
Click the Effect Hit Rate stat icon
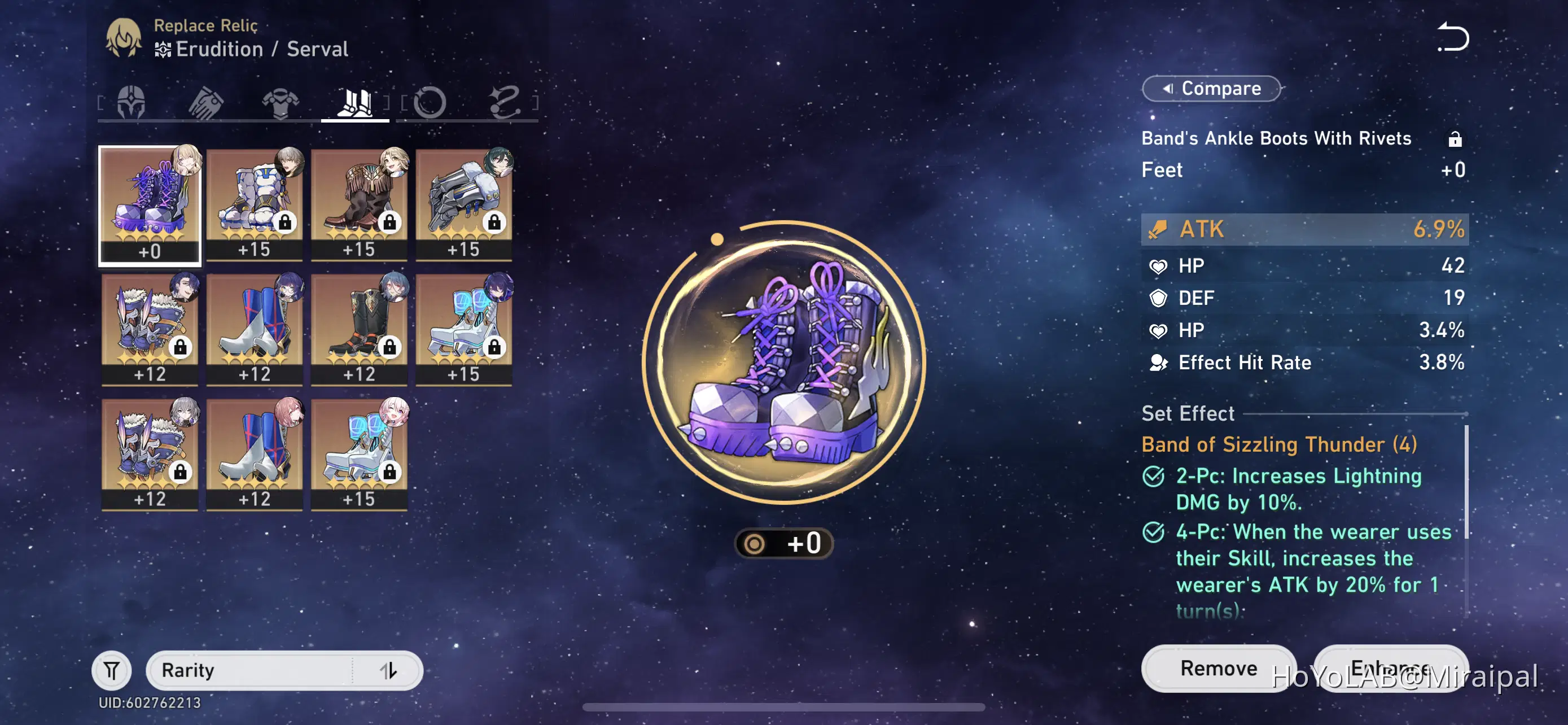pos(1158,362)
